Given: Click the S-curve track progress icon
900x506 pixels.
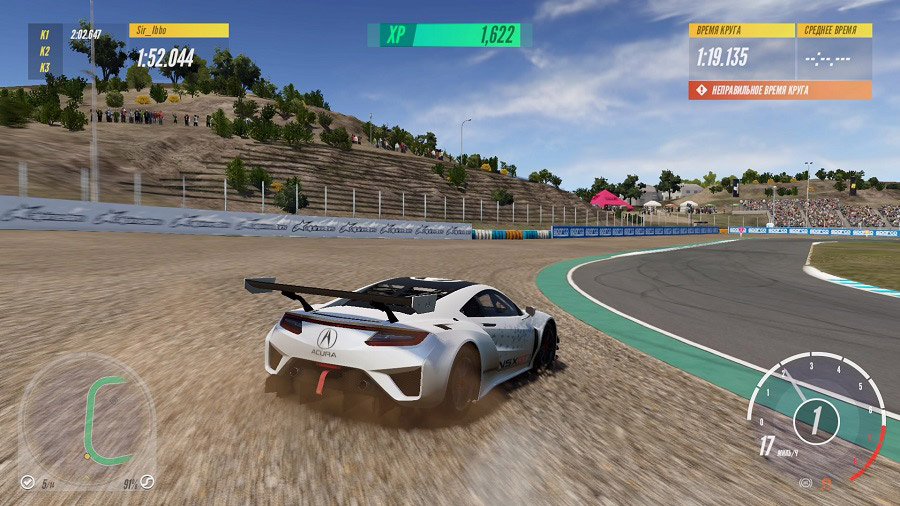Looking at the screenshot, I should click(147, 482).
